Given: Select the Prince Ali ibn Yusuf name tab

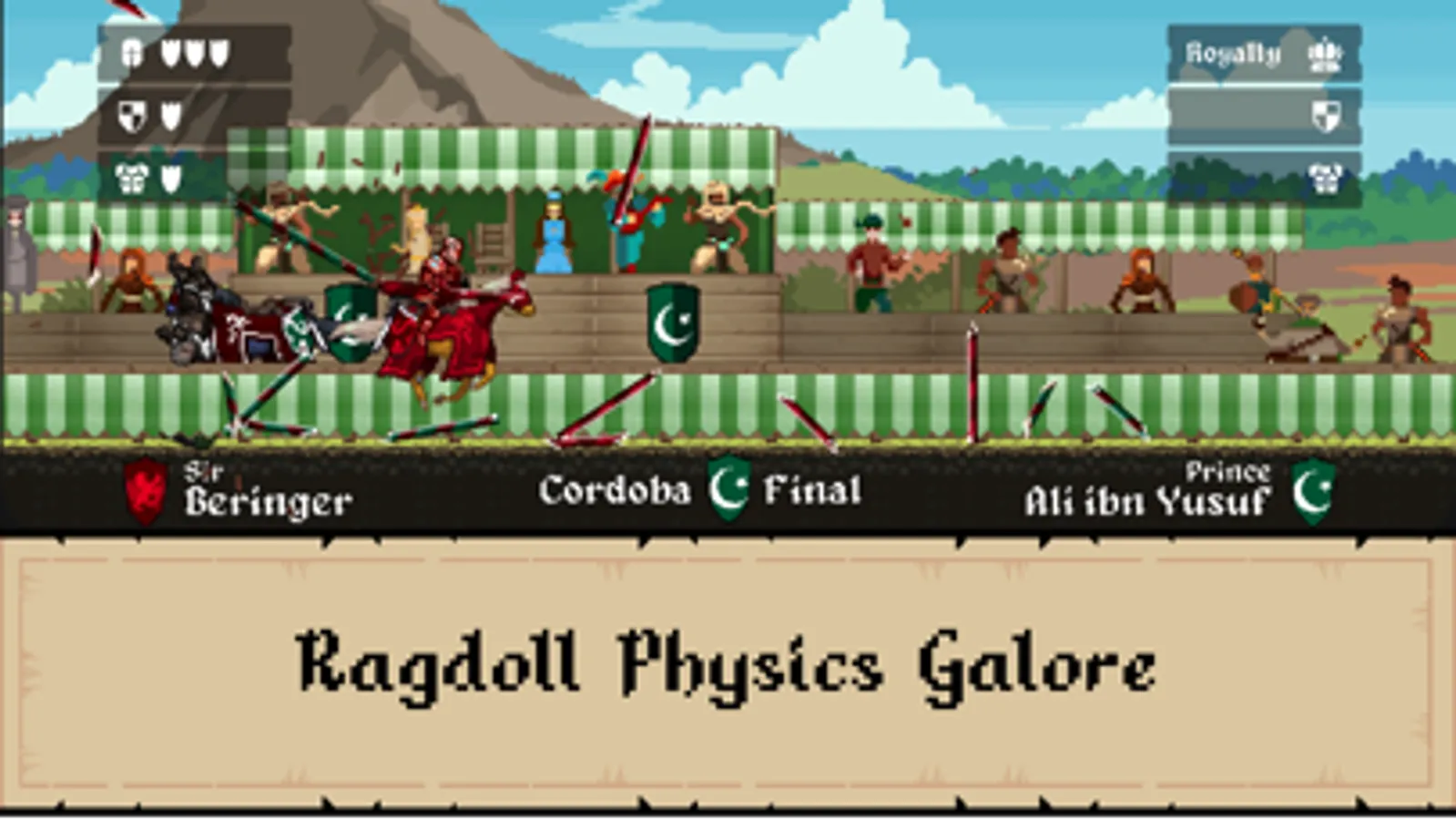Looking at the screenshot, I should pos(1147,497).
